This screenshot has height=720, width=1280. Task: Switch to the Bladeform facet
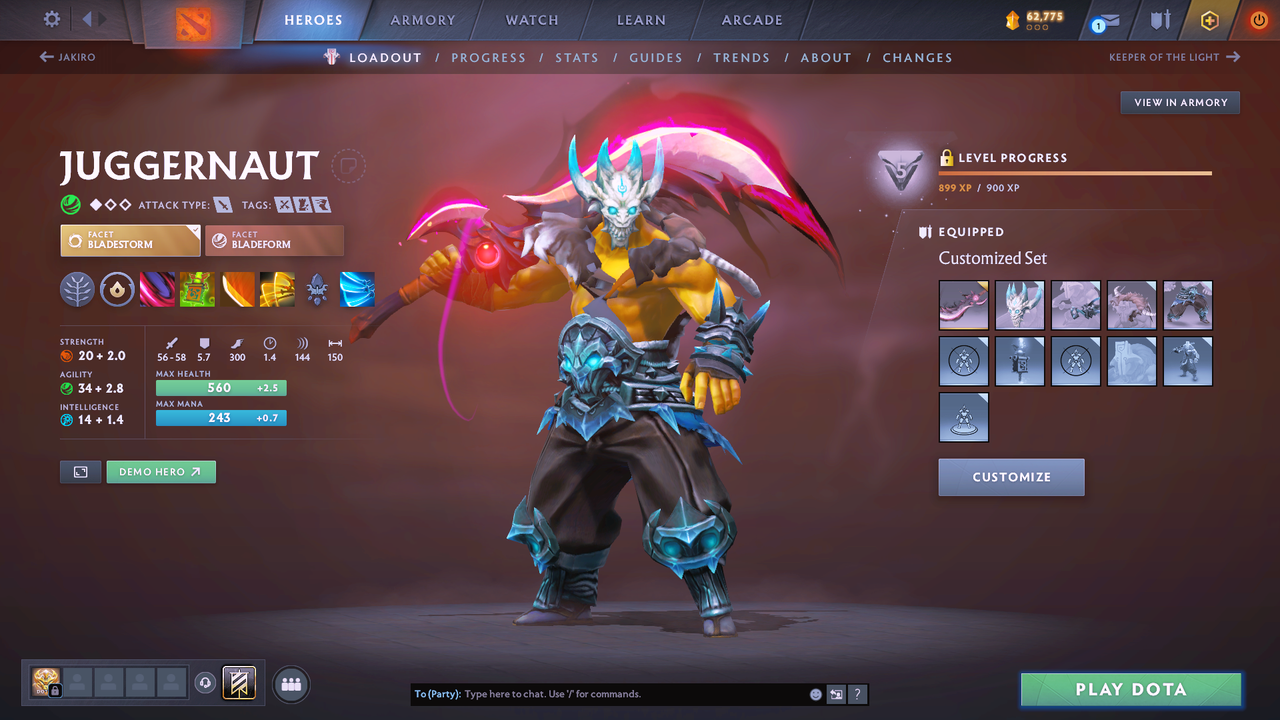coord(275,240)
